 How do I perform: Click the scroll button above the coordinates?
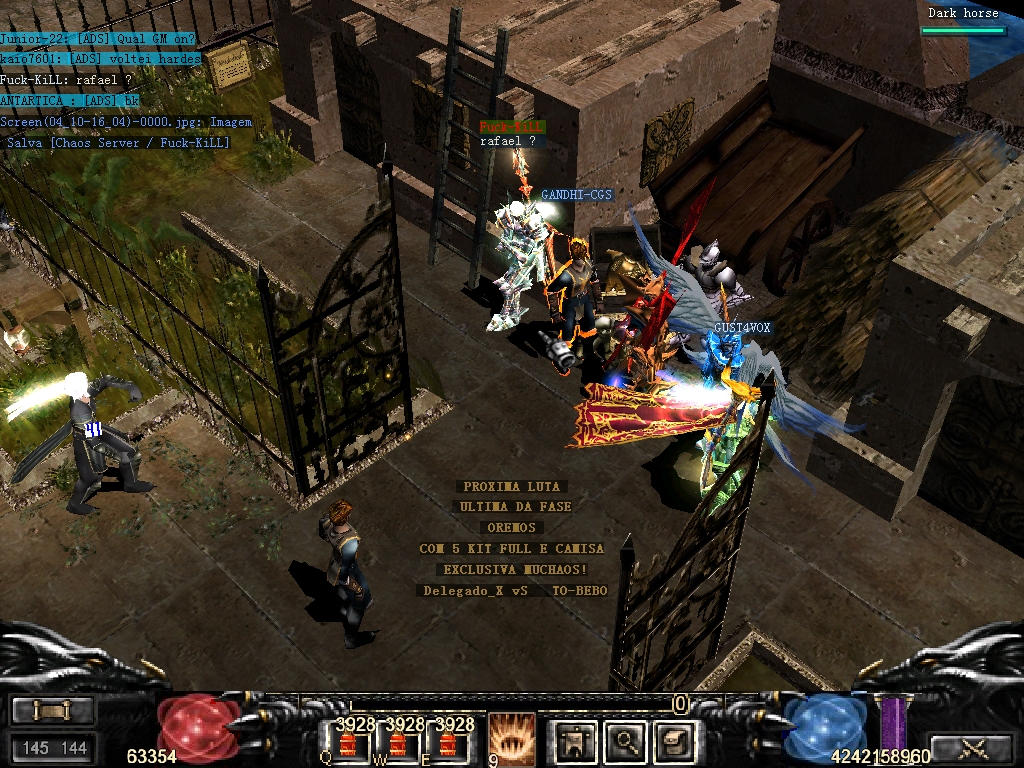point(53,711)
